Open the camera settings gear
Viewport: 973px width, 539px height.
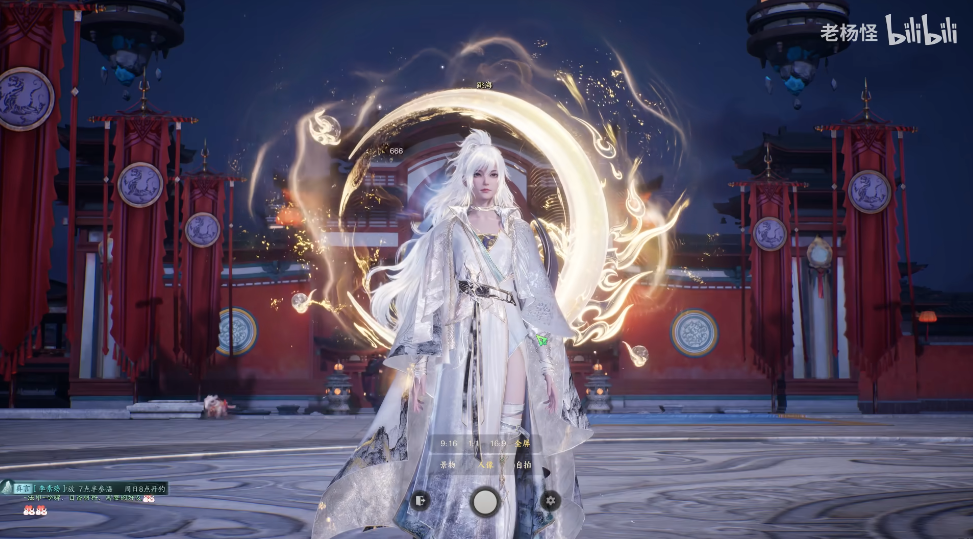coord(550,499)
